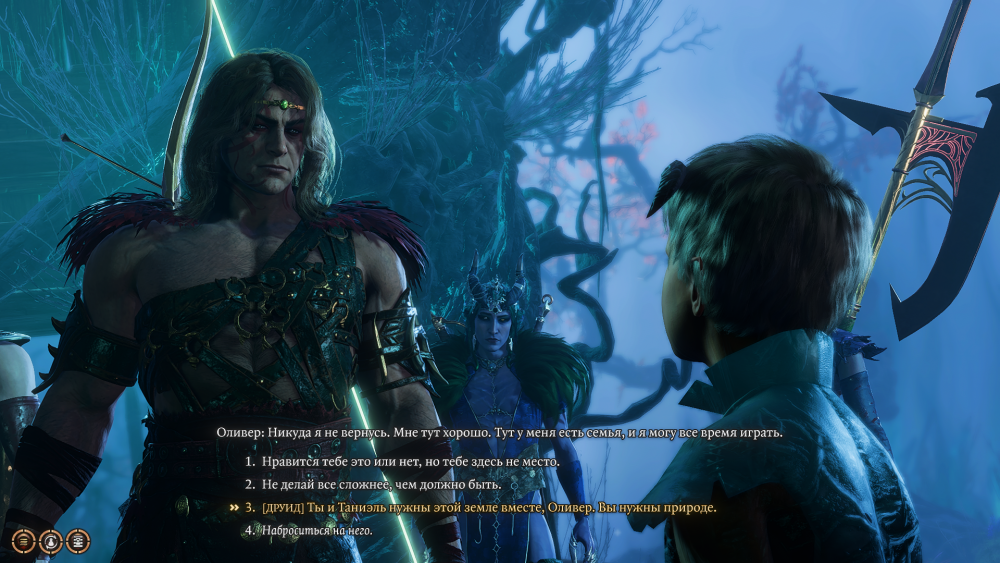The height and width of the screenshot is (563, 1000).
Task: Choose option 4 «Наброситься на него»
Action: pos(318,530)
